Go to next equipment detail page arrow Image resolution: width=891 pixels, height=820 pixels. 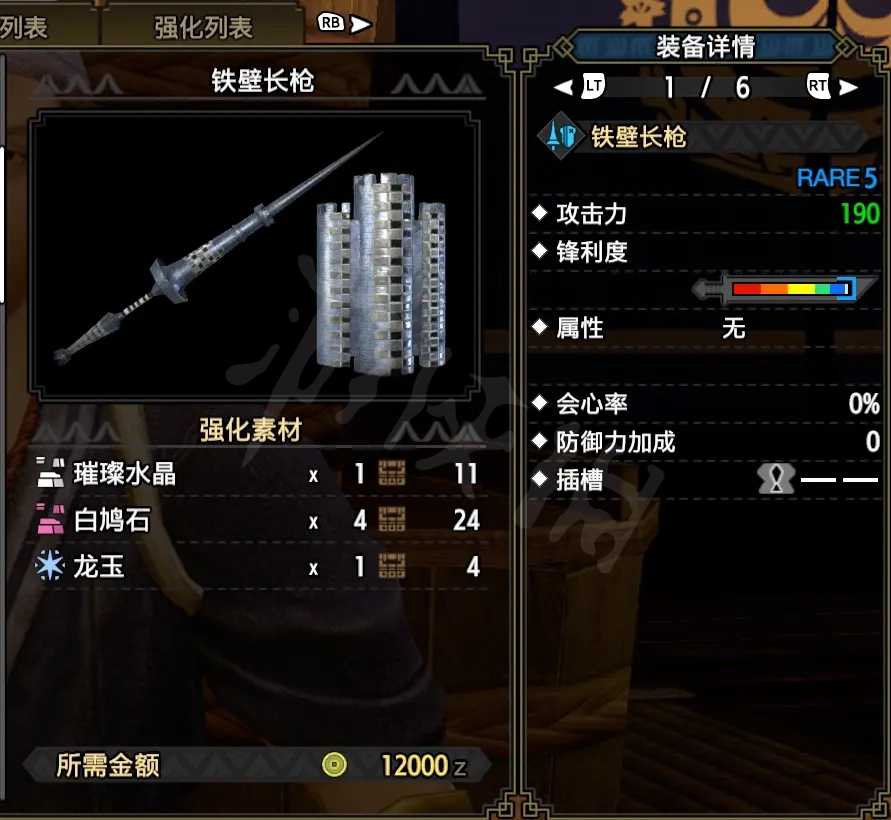849,87
